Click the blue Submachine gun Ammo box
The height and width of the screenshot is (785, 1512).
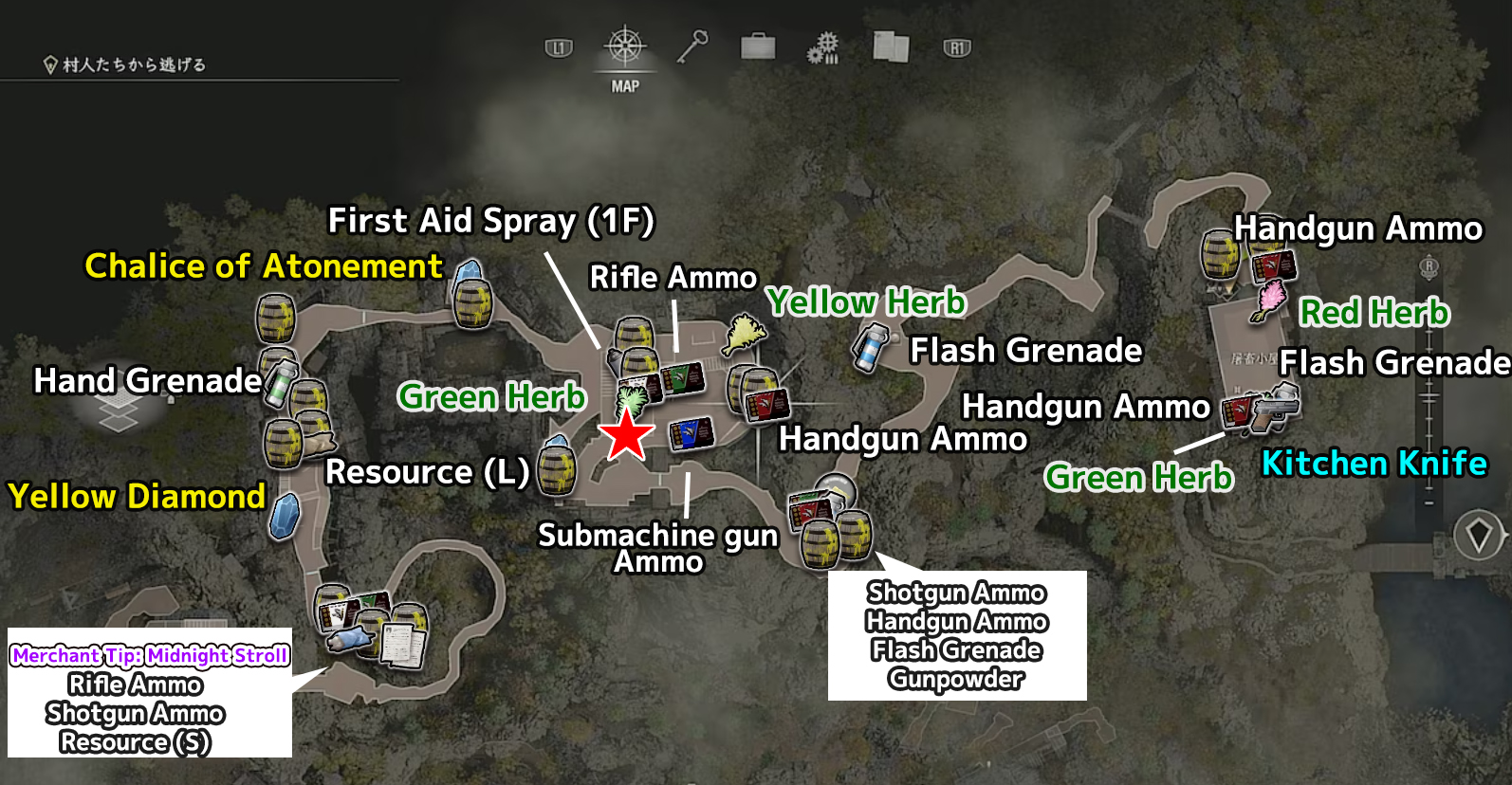point(691,434)
